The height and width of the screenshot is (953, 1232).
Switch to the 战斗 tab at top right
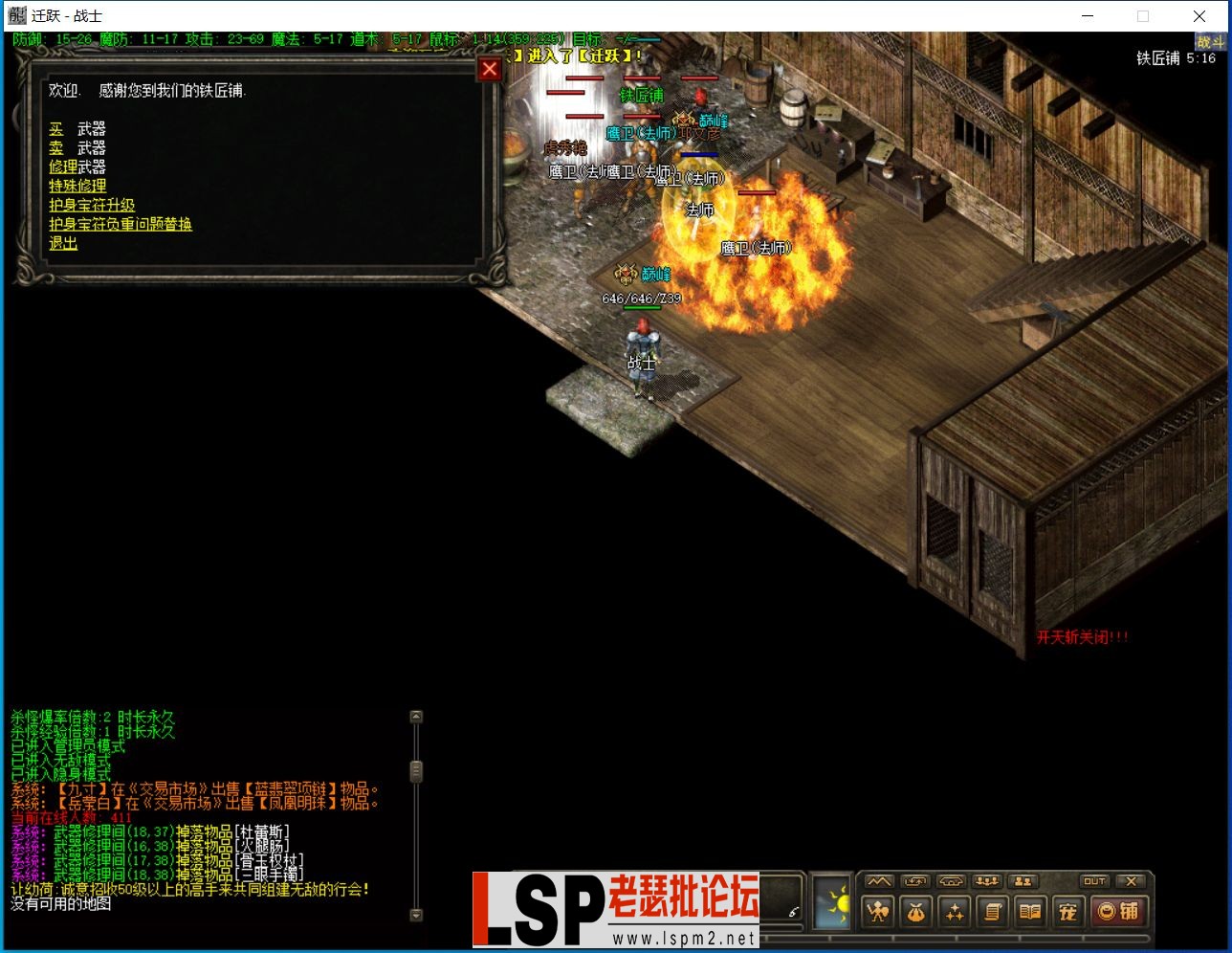[1211, 42]
